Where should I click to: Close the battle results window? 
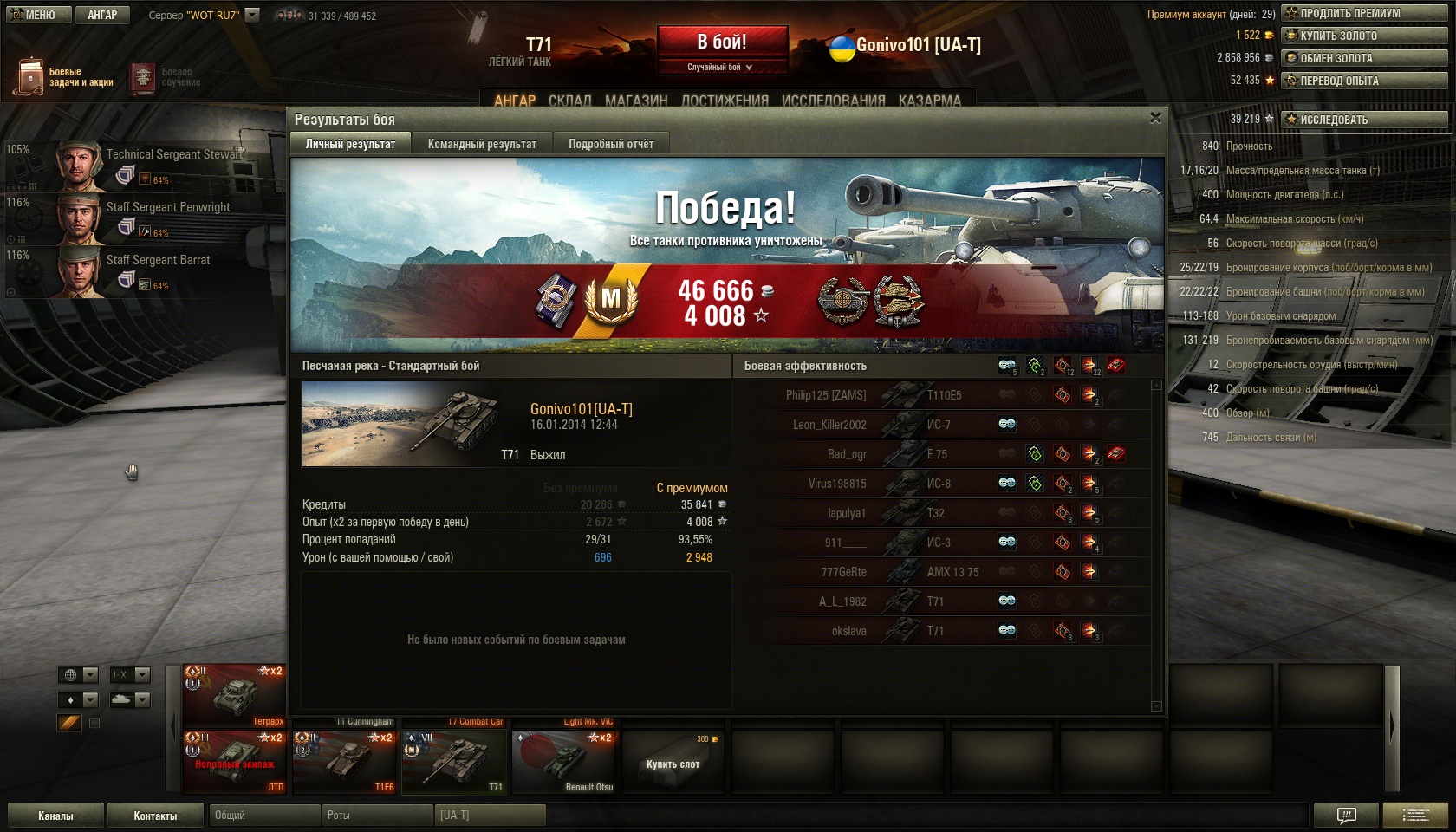tap(1155, 118)
